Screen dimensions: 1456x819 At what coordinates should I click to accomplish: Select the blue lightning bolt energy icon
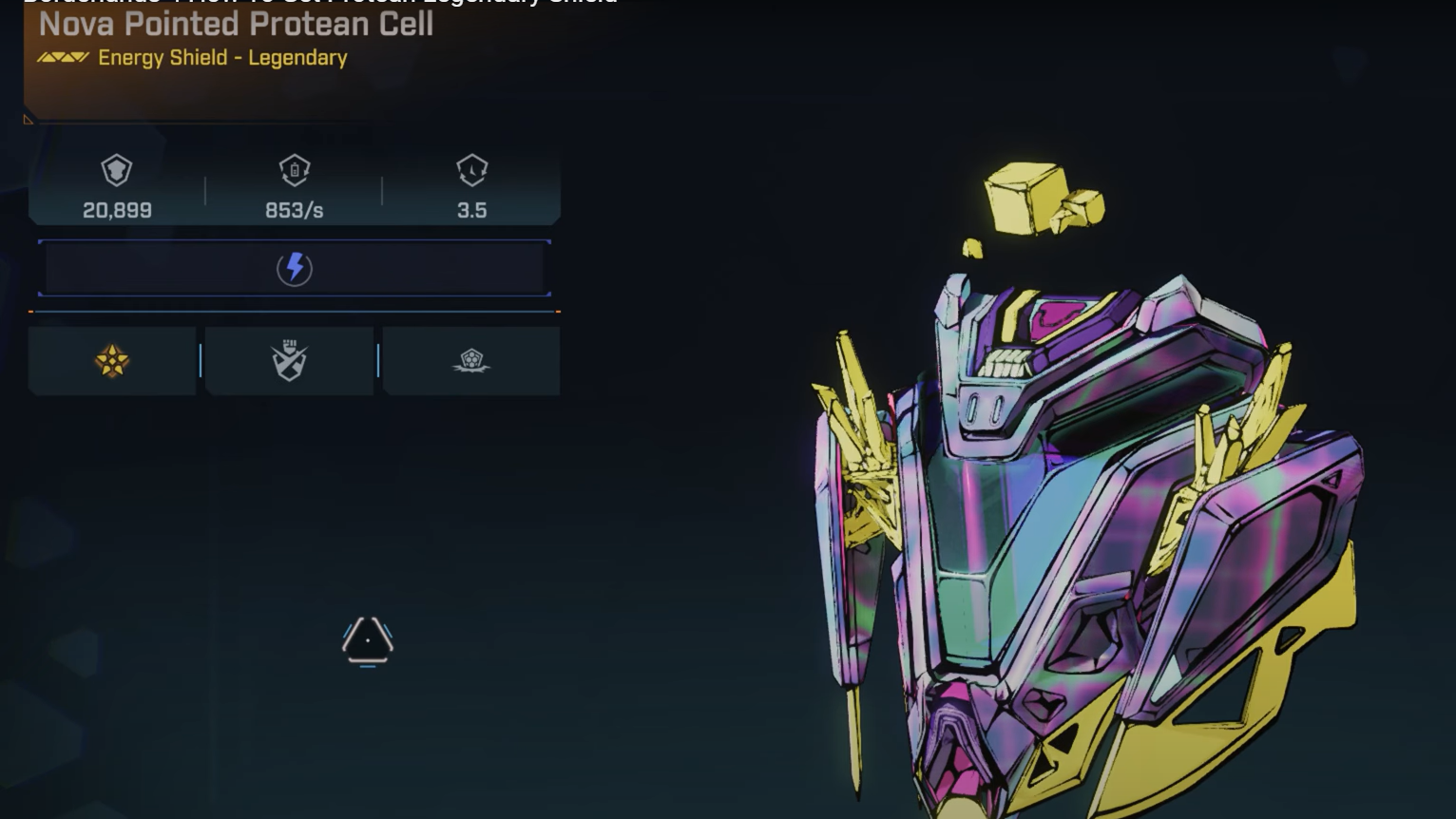pyautogui.click(x=295, y=268)
